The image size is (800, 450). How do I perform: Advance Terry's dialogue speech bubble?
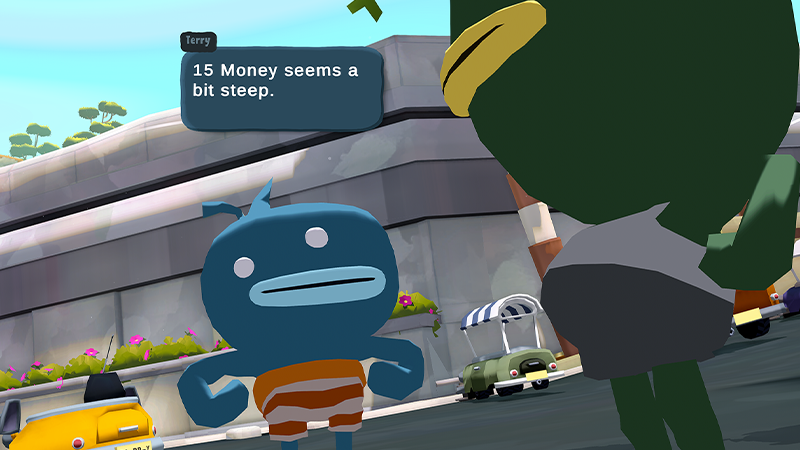click(x=281, y=89)
